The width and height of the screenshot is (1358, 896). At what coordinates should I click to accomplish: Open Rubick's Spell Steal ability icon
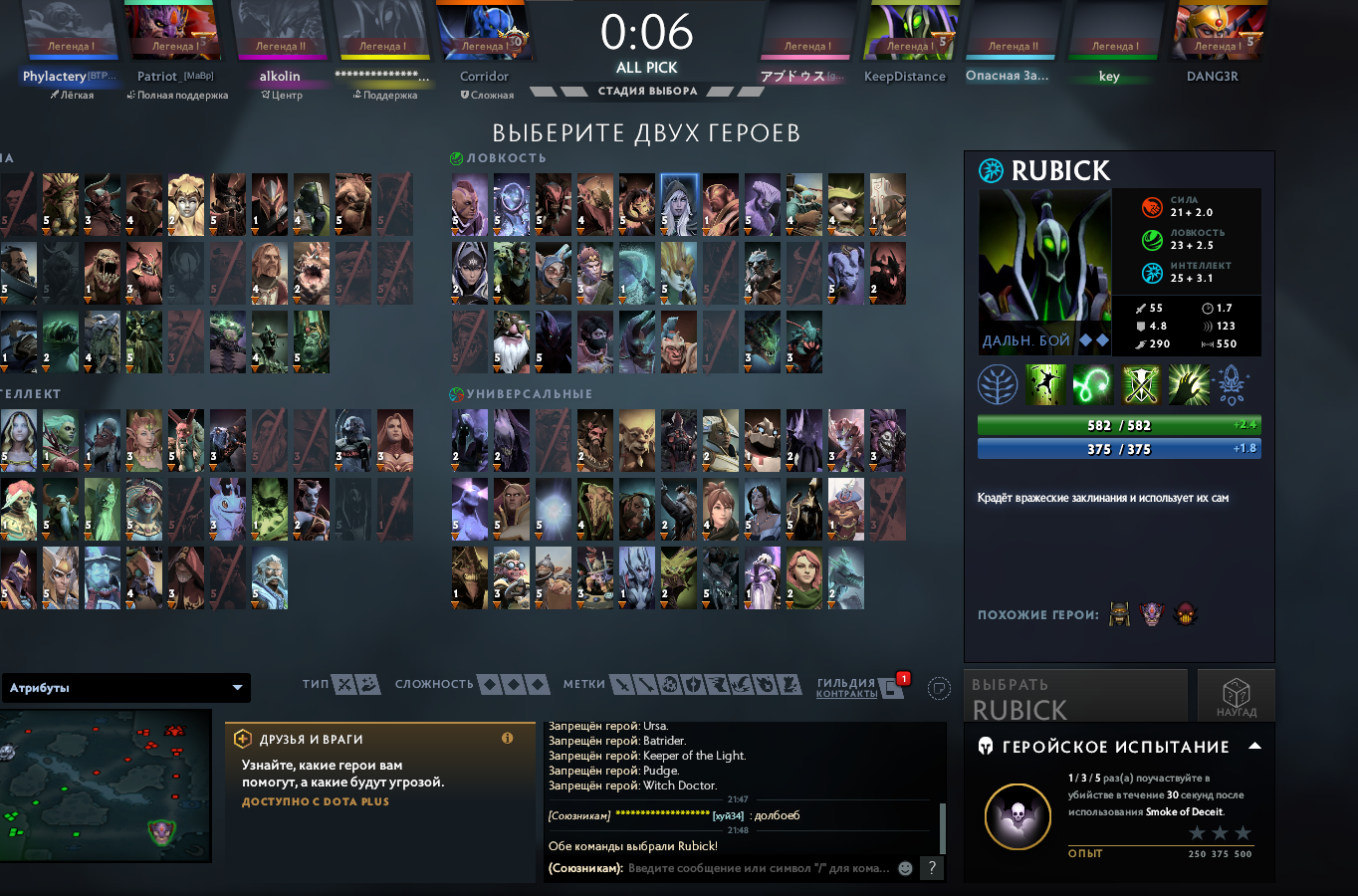point(1189,385)
